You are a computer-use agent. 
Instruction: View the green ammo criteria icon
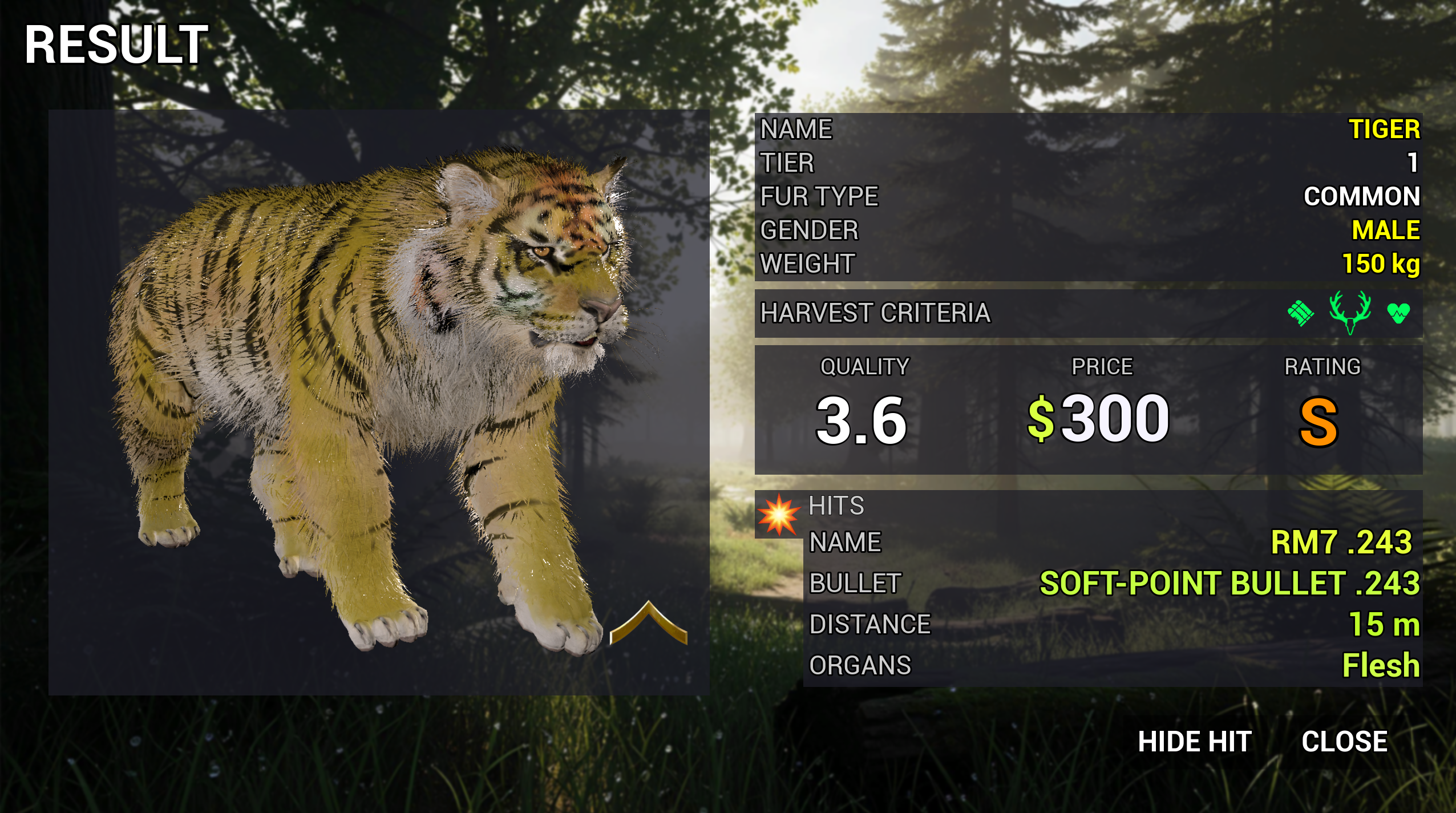[1301, 313]
